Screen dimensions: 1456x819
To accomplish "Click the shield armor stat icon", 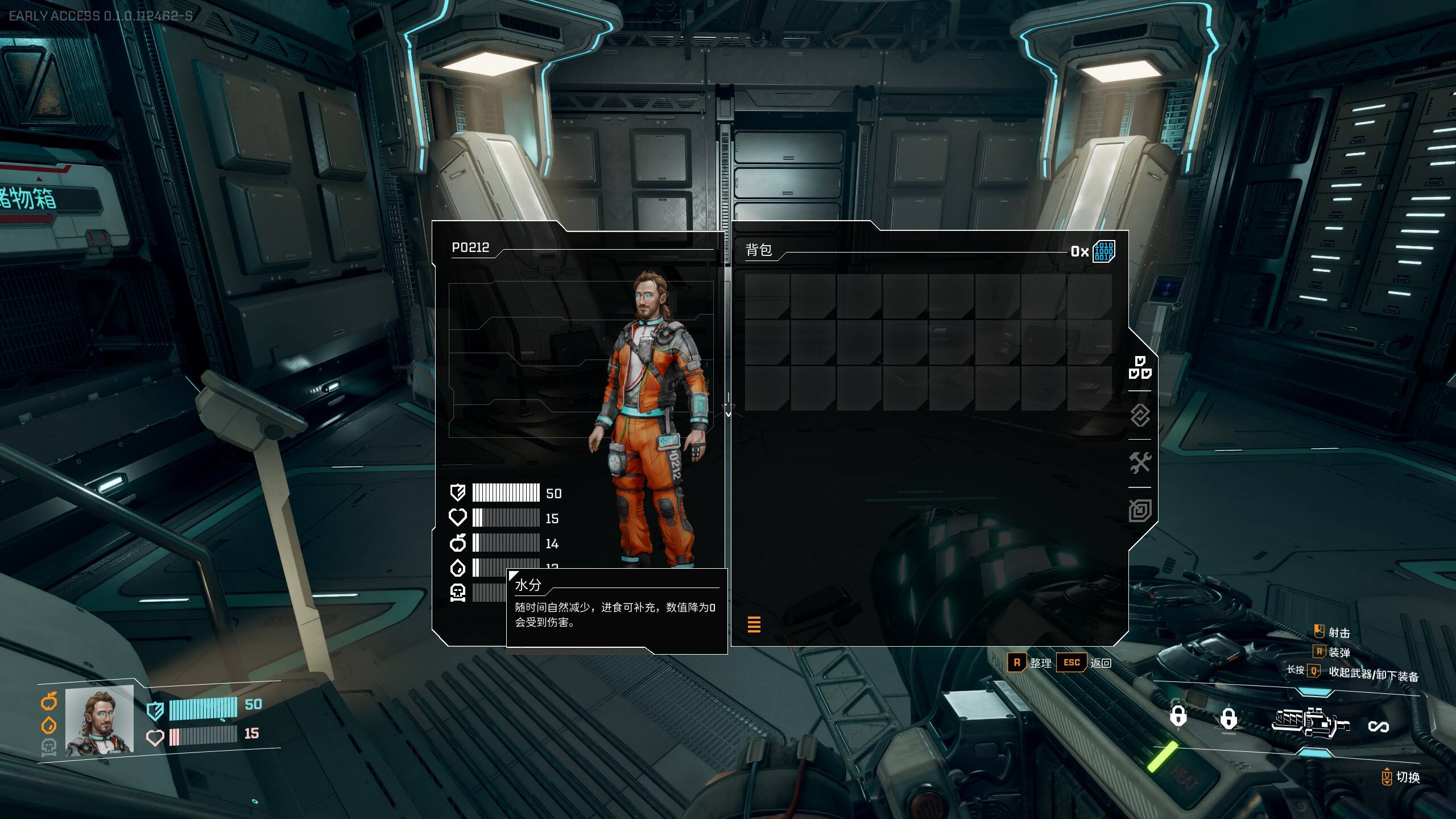I will pyautogui.click(x=458, y=492).
